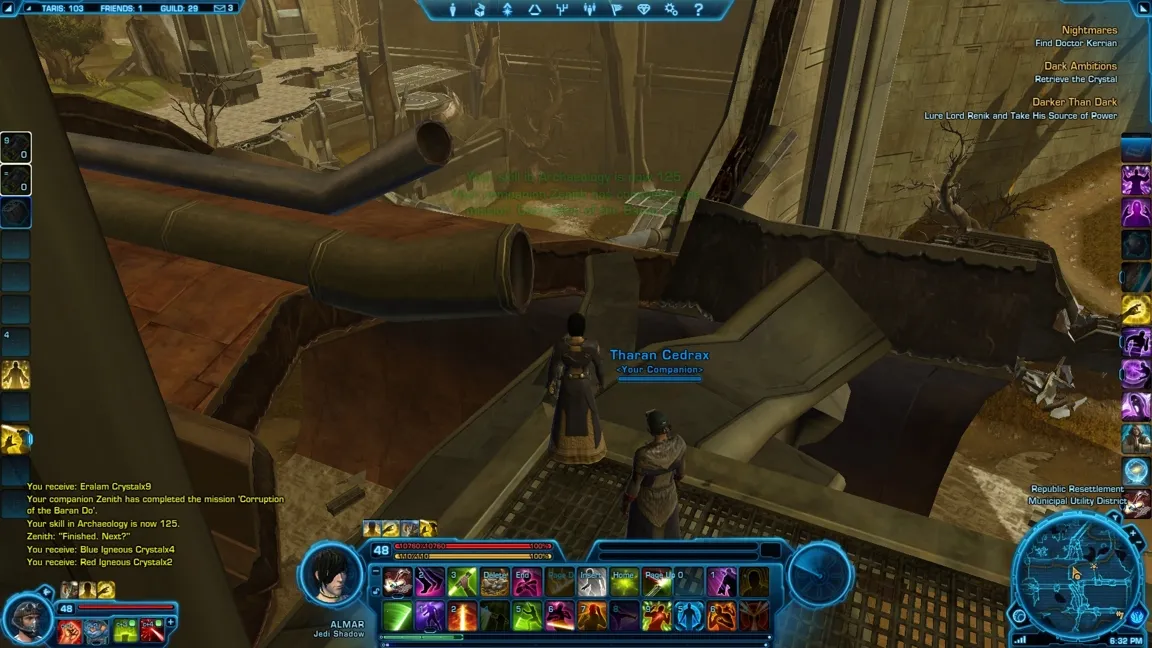Select the Nightmares quest in tracker

(1089, 30)
